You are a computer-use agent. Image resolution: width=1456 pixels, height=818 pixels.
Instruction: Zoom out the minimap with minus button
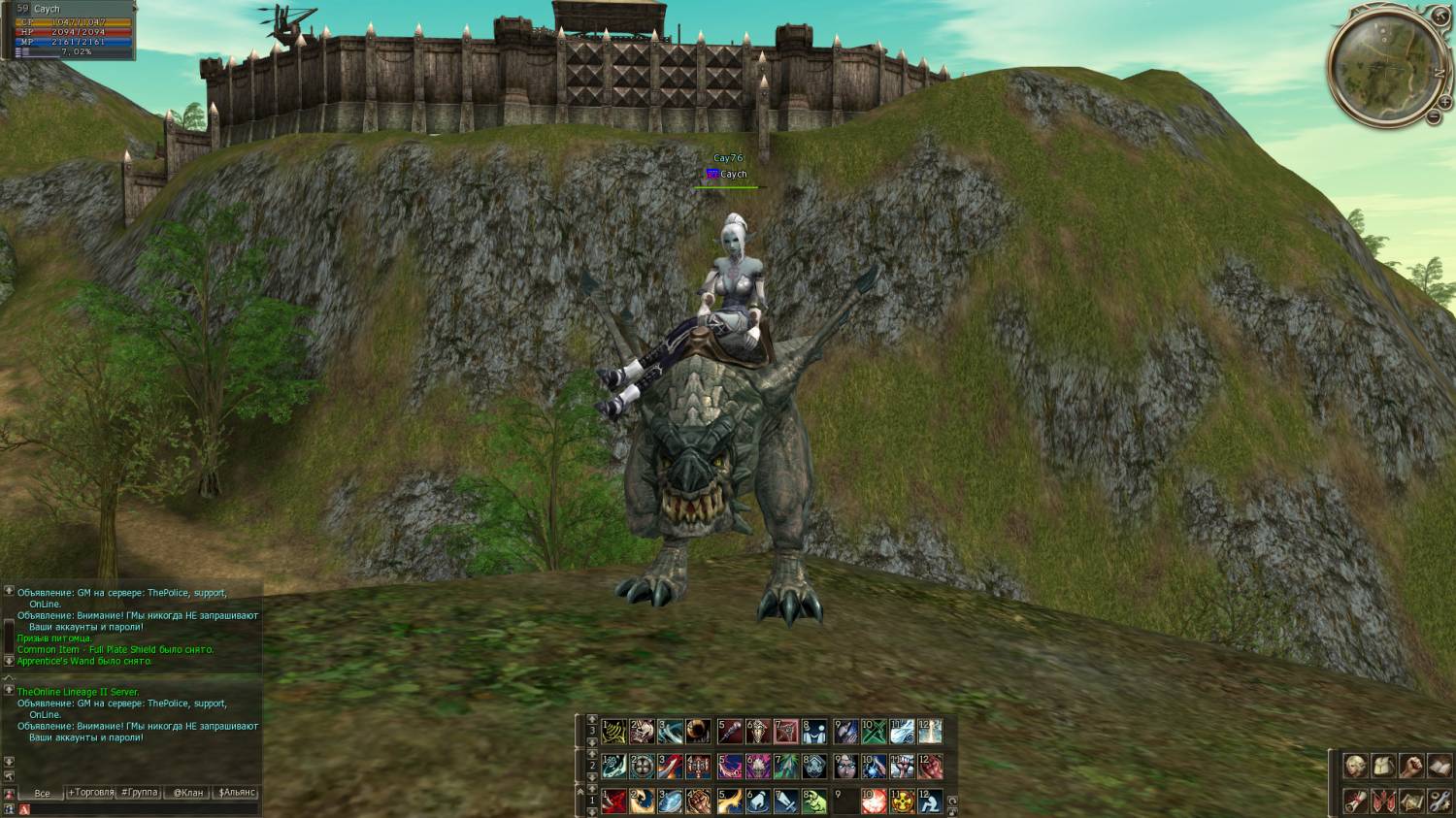point(1435,116)
